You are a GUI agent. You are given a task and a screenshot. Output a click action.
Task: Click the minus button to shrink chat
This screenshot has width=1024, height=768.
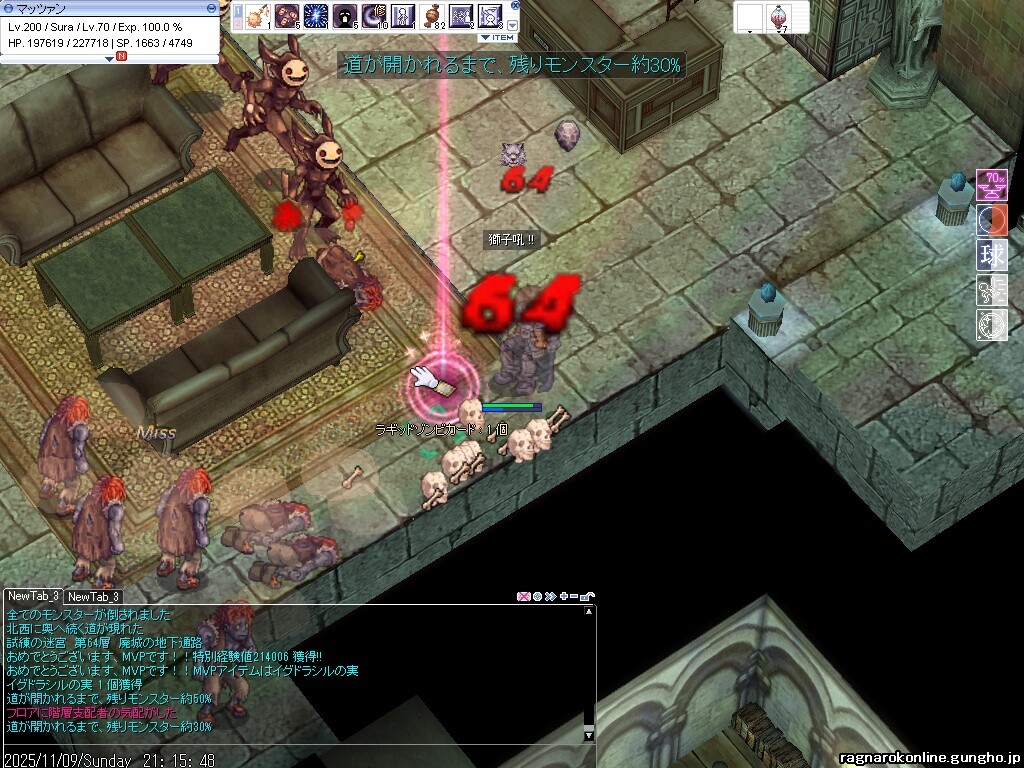pos(575,597)
